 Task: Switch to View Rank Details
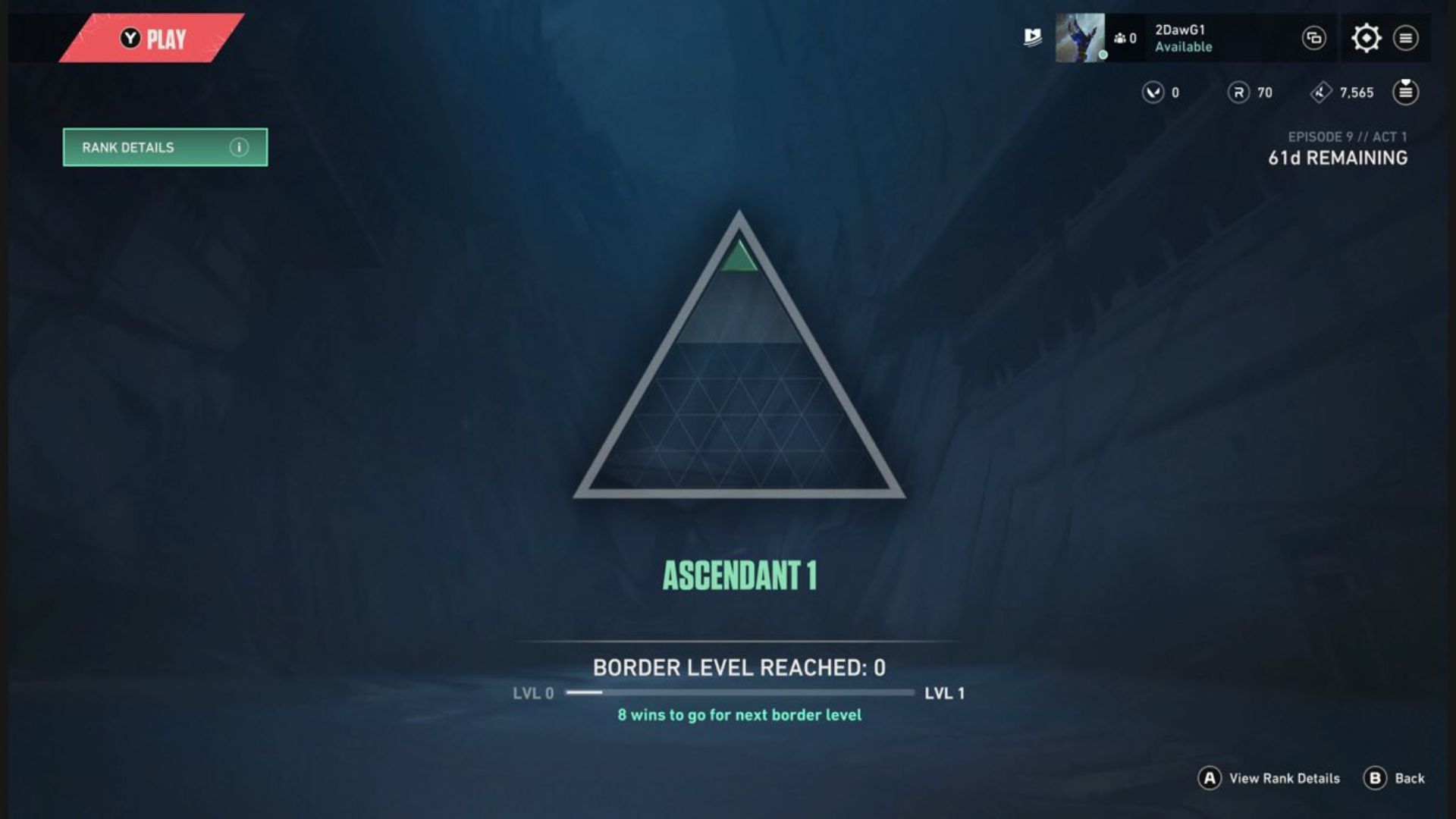tap(1274, 778)
